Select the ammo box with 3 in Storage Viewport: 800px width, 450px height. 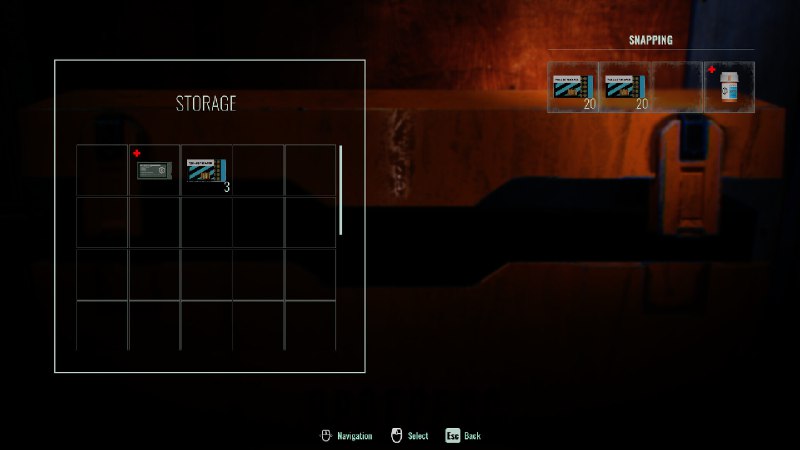click(207, 170)
